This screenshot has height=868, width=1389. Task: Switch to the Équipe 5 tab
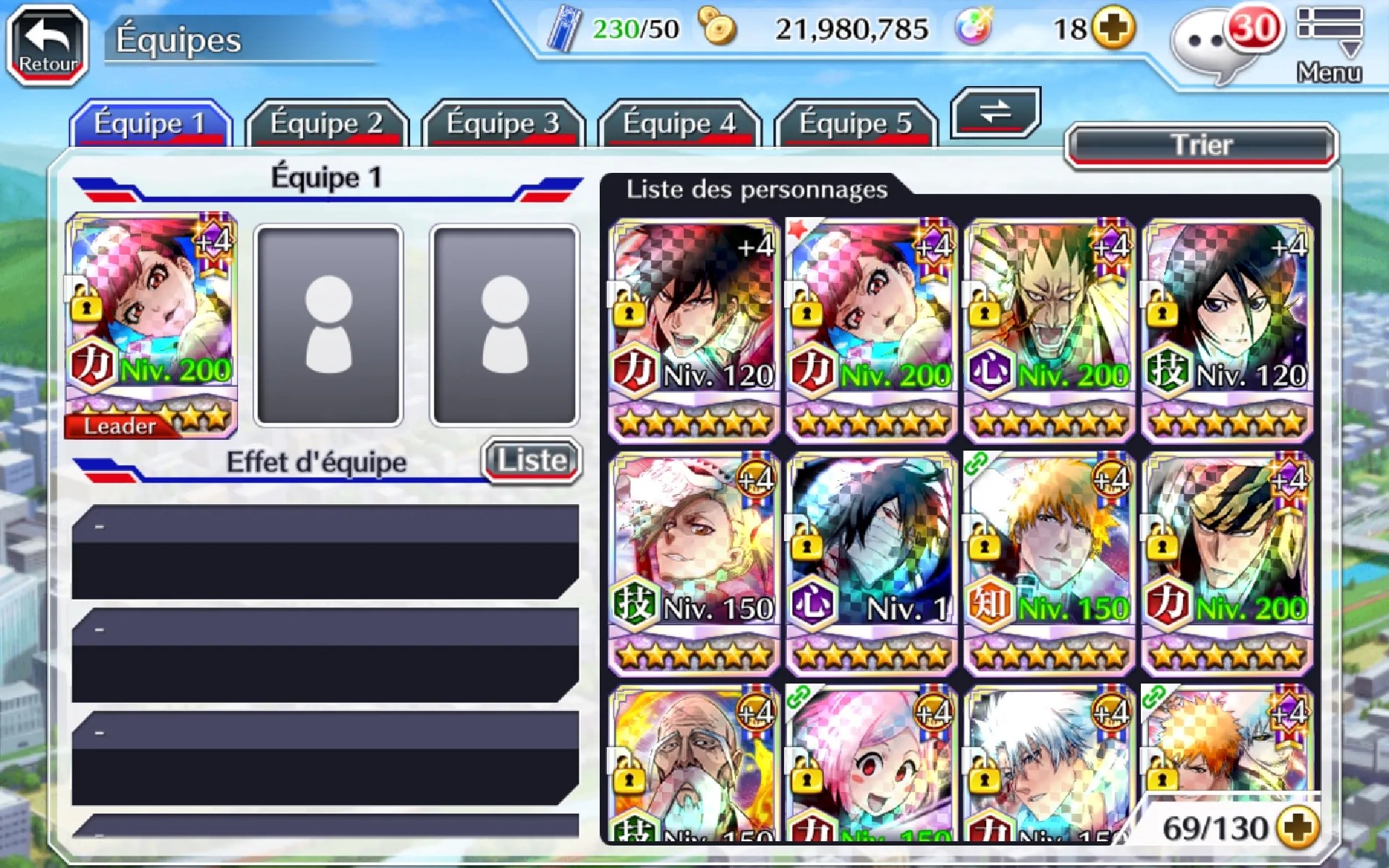coord(855,124)
